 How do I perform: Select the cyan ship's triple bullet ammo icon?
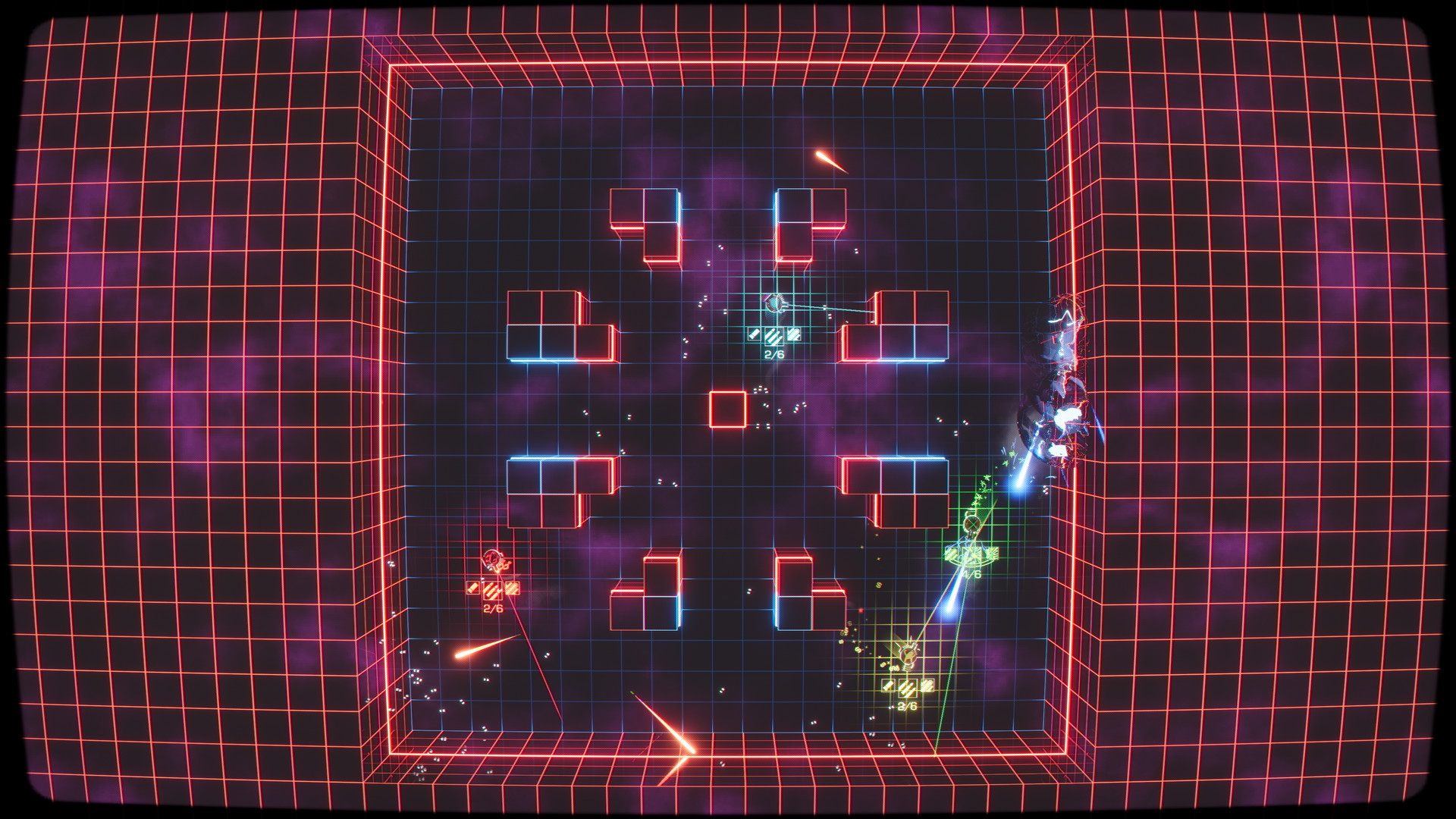click(774, 337)
